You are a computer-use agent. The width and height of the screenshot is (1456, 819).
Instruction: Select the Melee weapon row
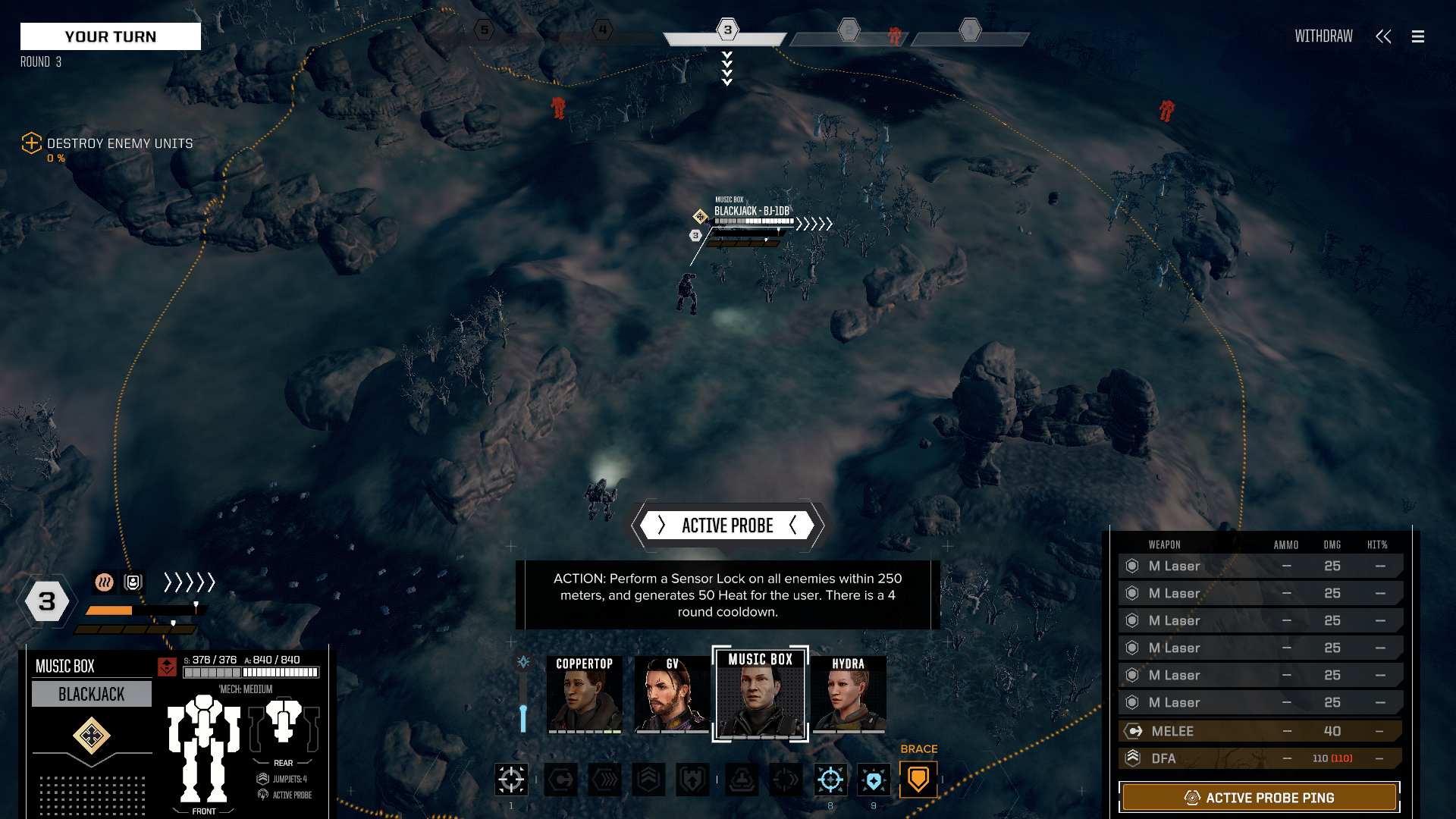pyautogui.click(x=1260, y=731)
